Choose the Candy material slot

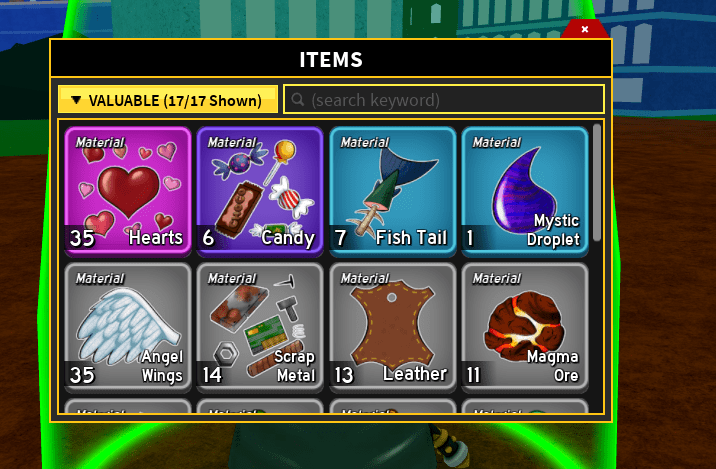[x=260, y=190]
